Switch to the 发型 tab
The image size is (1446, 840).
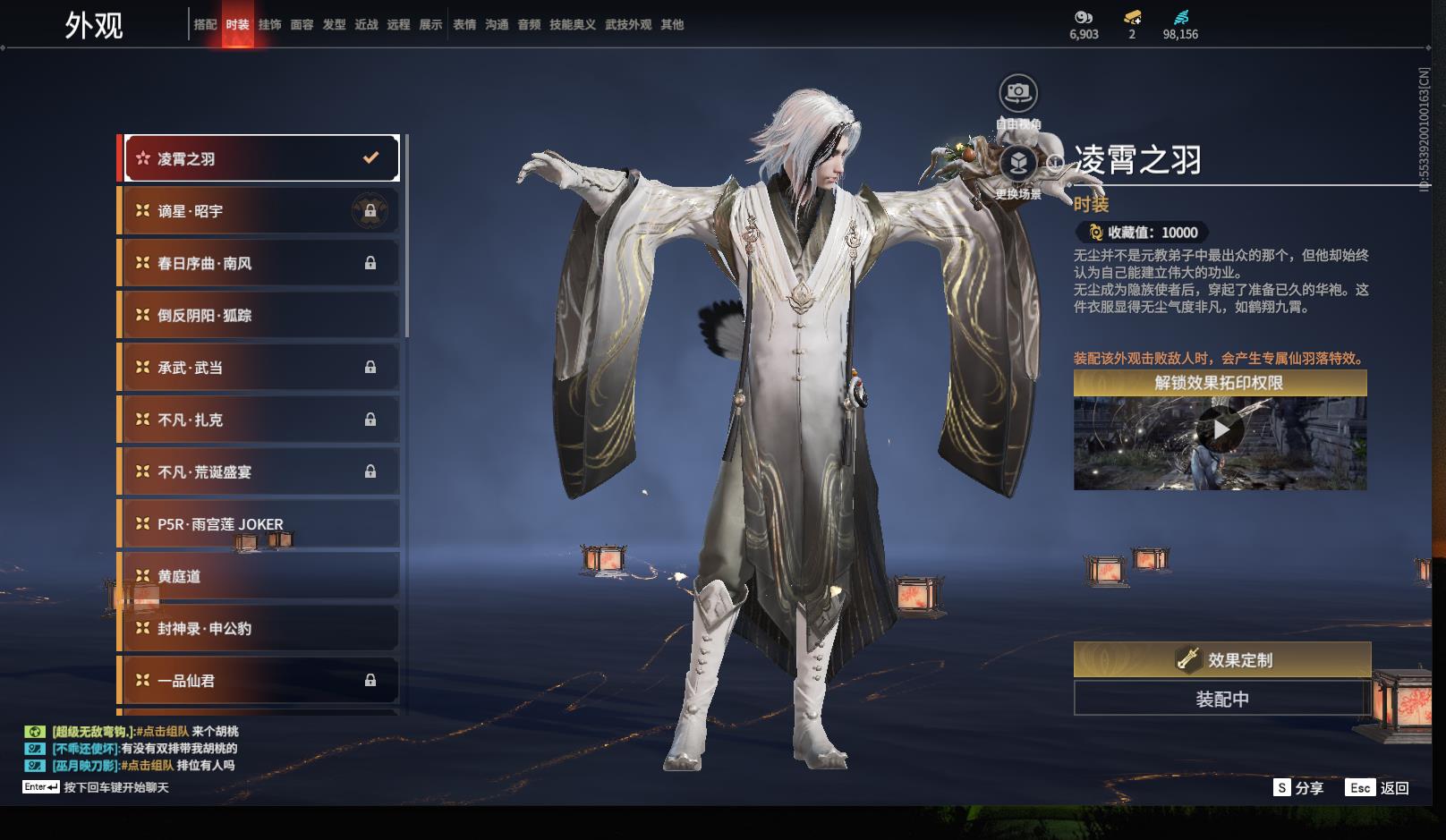334,24
